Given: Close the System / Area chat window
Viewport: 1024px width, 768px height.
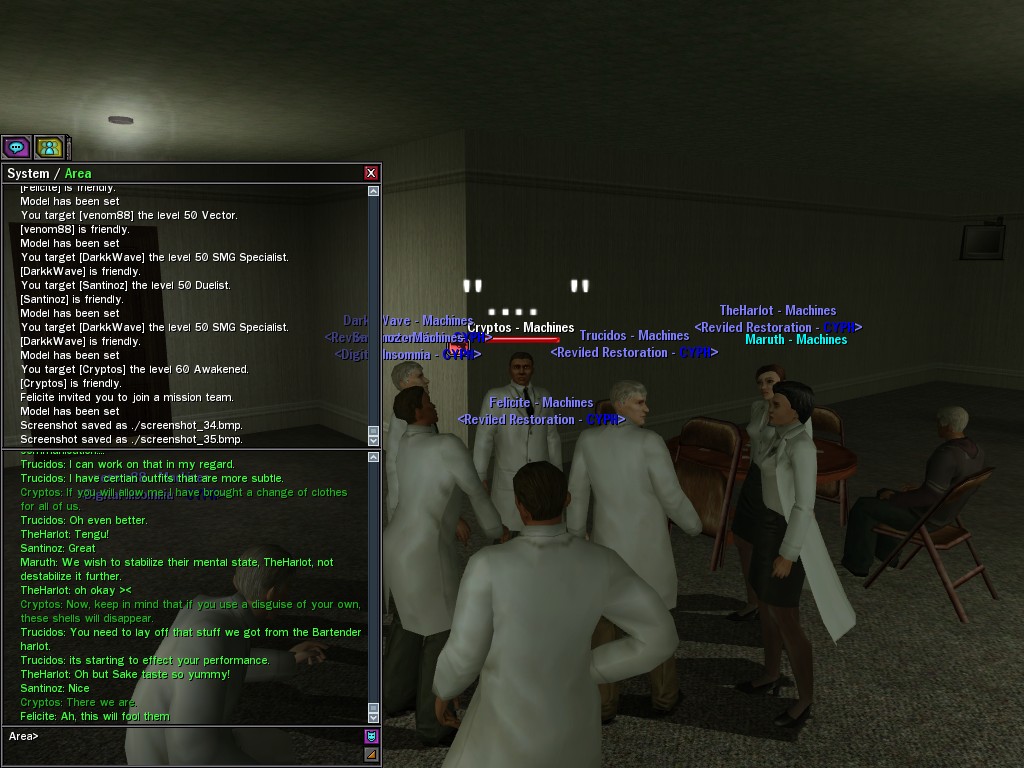Looking at the screenshot, I should point(371,173).
